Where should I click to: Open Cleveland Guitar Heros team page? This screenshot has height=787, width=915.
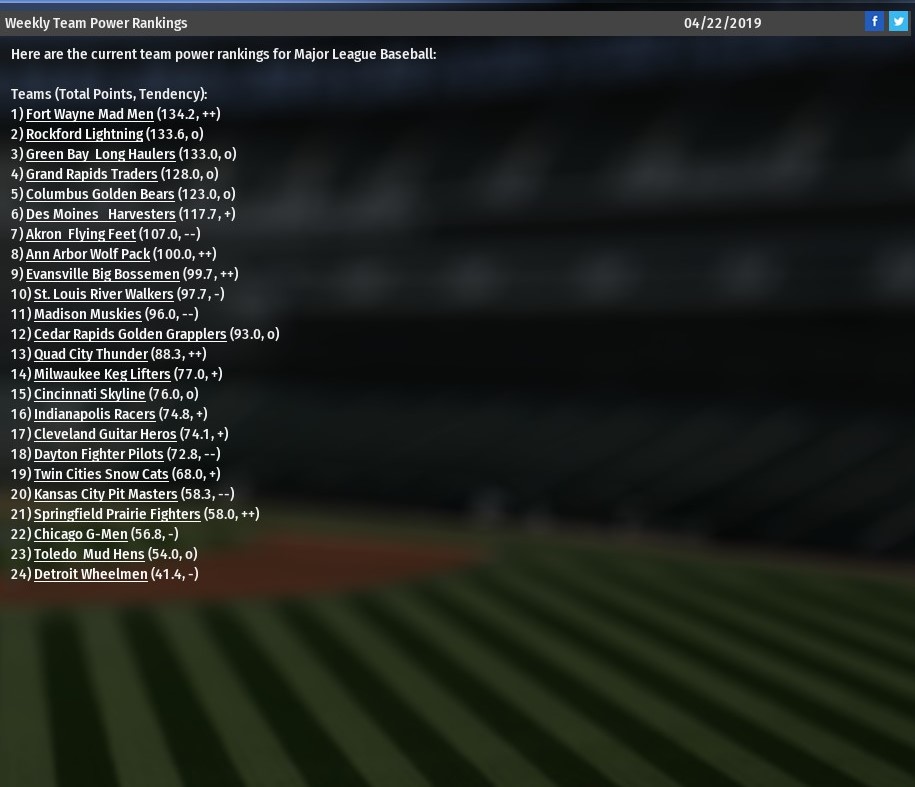tap(105, 434)
